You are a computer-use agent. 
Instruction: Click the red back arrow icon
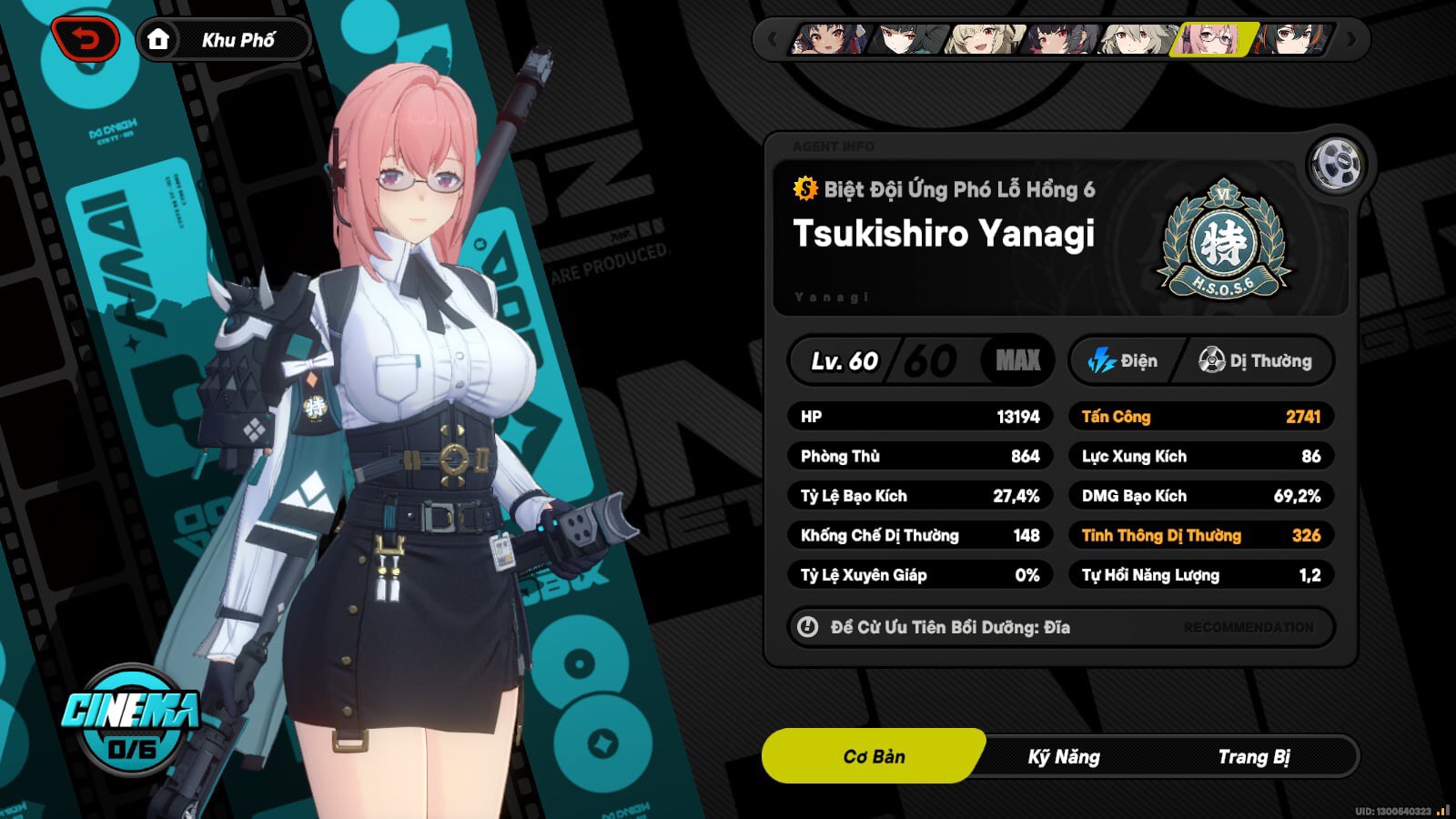tap(85, 38)
